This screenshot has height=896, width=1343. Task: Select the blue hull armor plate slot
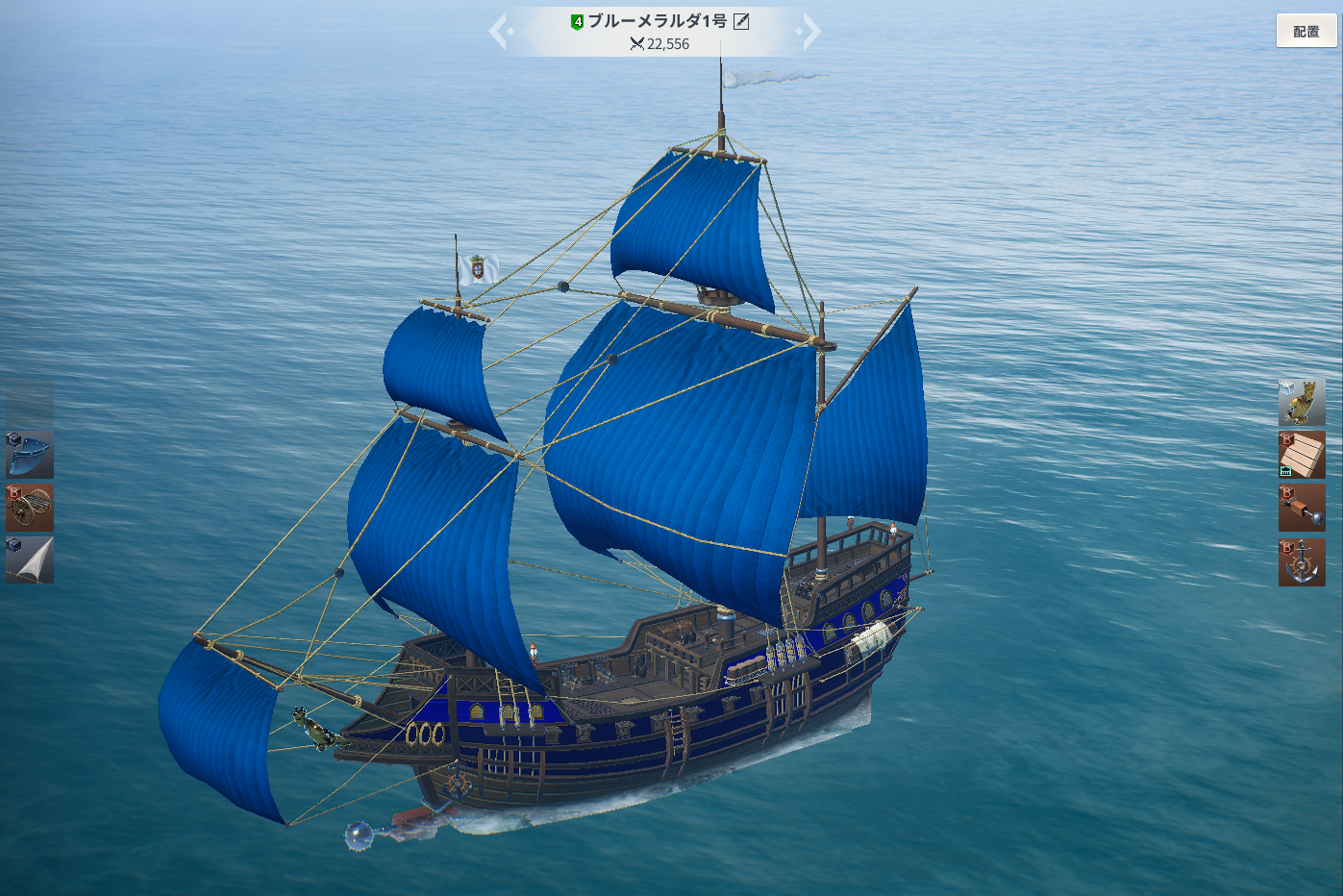[x=30, y=455]
